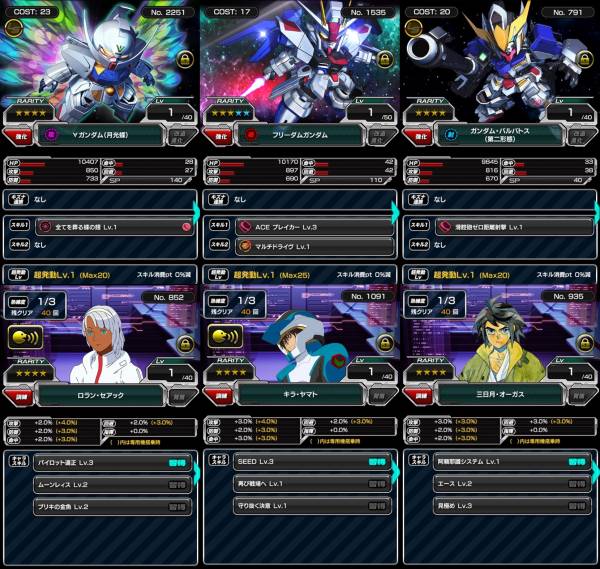Open 訓練 for pilot ロラン・セアック
The height and width of the screenshot is (569, 600).
[16, 395]
